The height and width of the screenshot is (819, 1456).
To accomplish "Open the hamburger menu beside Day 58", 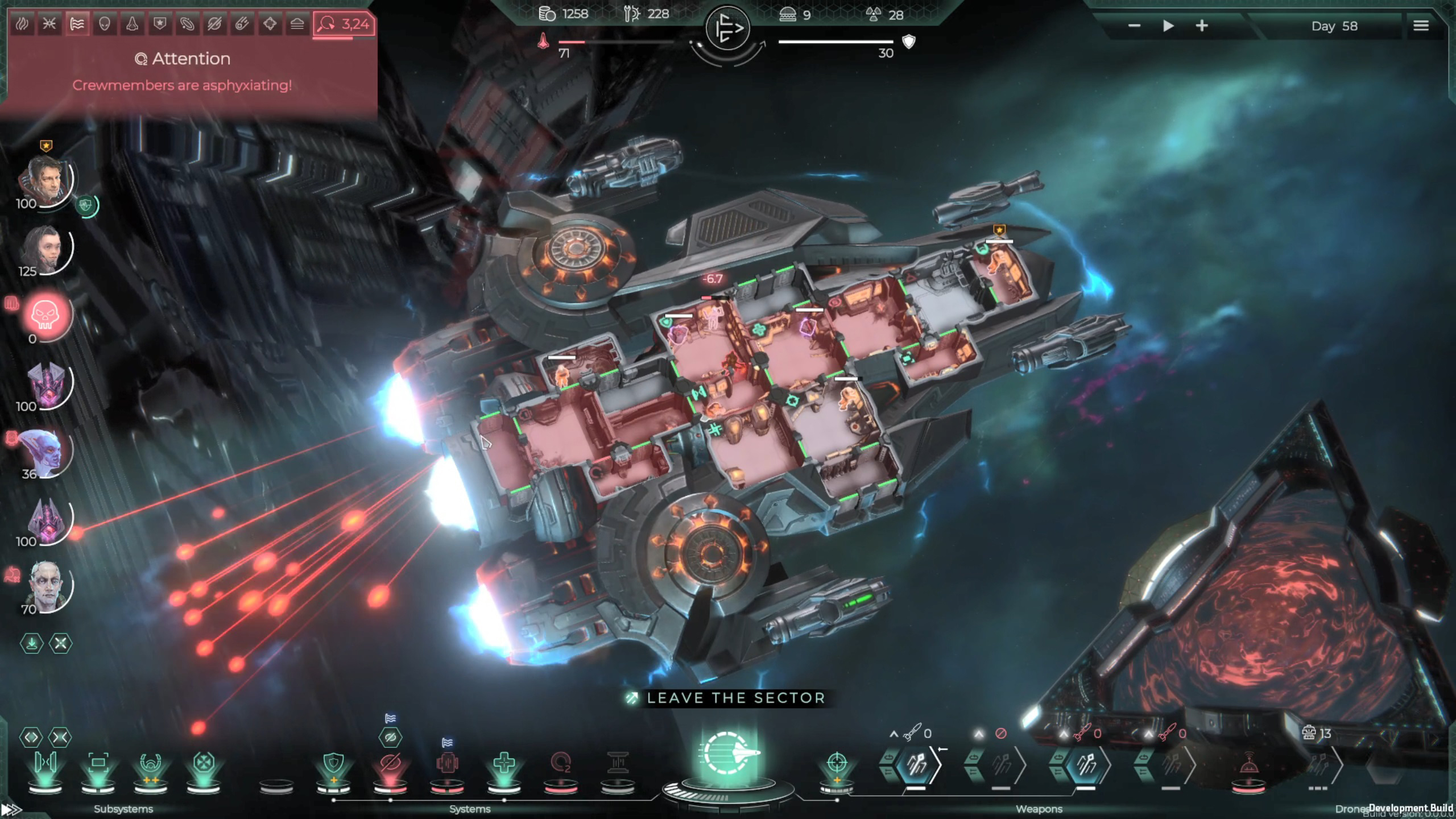I will 1421,26.
